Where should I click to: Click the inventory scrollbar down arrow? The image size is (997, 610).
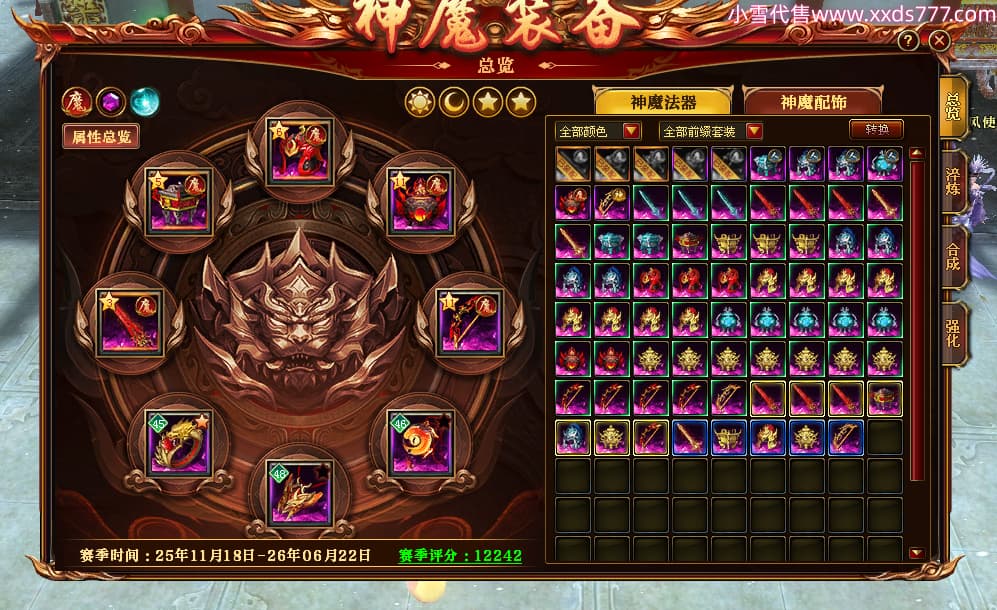[x=916, y=553]
